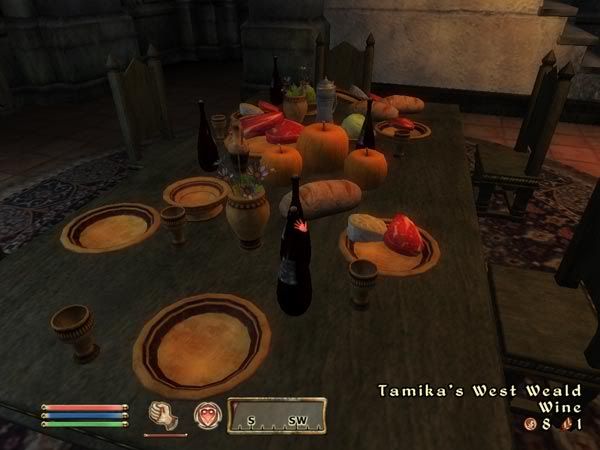Screen dimensions: 600x450
Task: Select the fist weapon icon
Action: pos(162,415)
